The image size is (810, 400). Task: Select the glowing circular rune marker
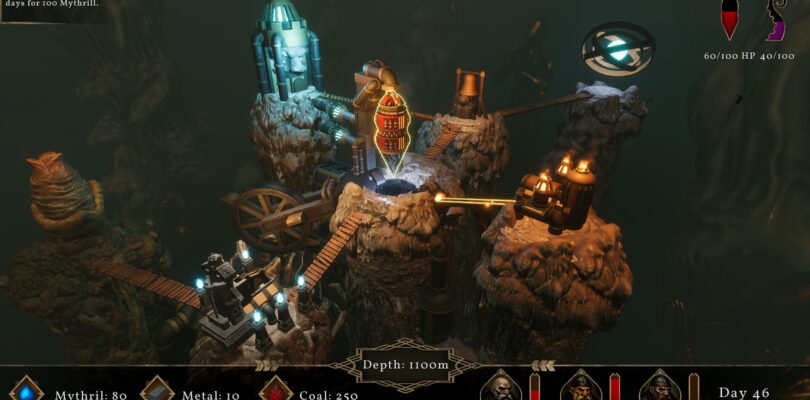coord(618,47)
